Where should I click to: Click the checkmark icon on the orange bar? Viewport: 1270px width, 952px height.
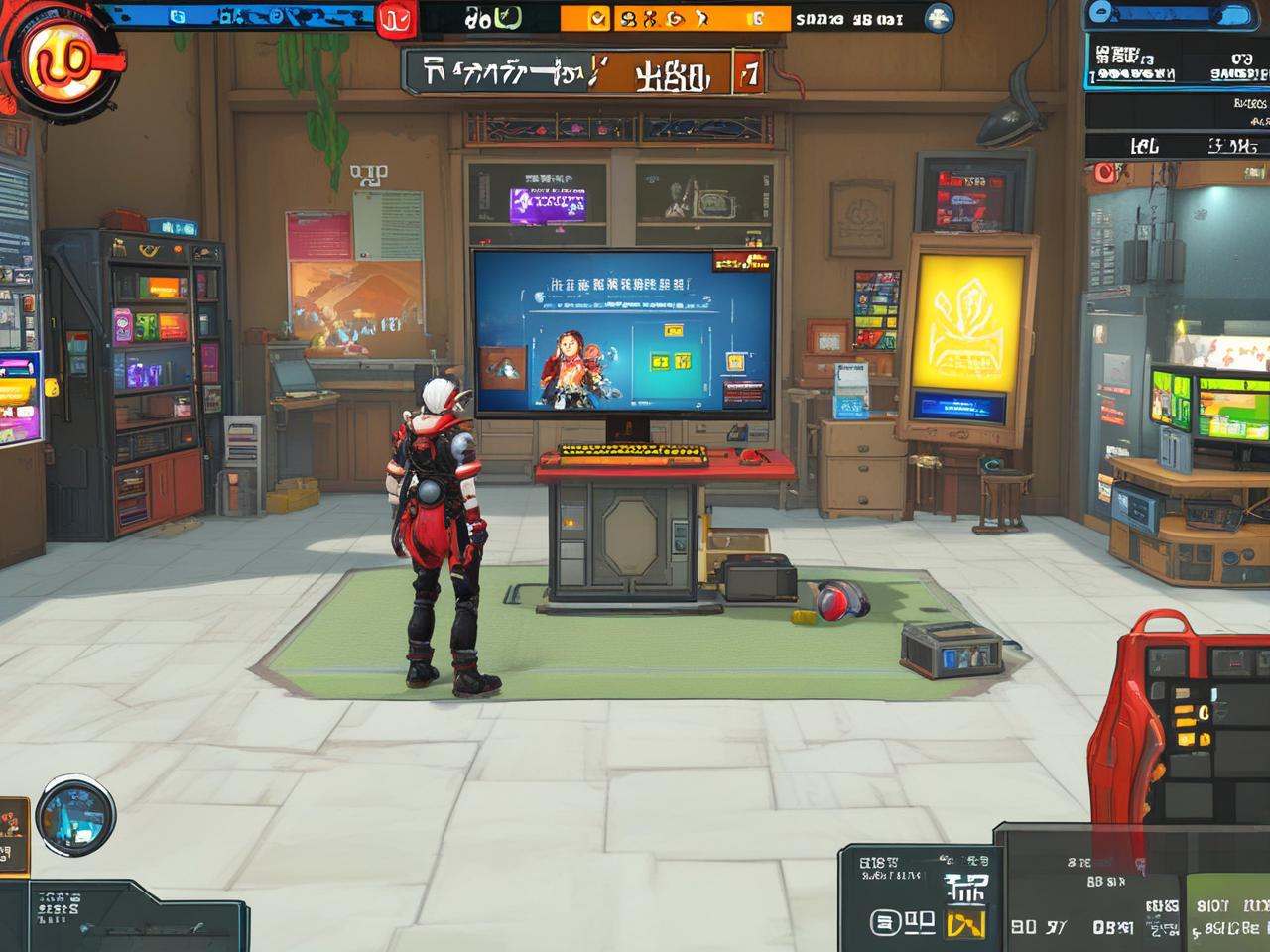[x=597, y=18]
